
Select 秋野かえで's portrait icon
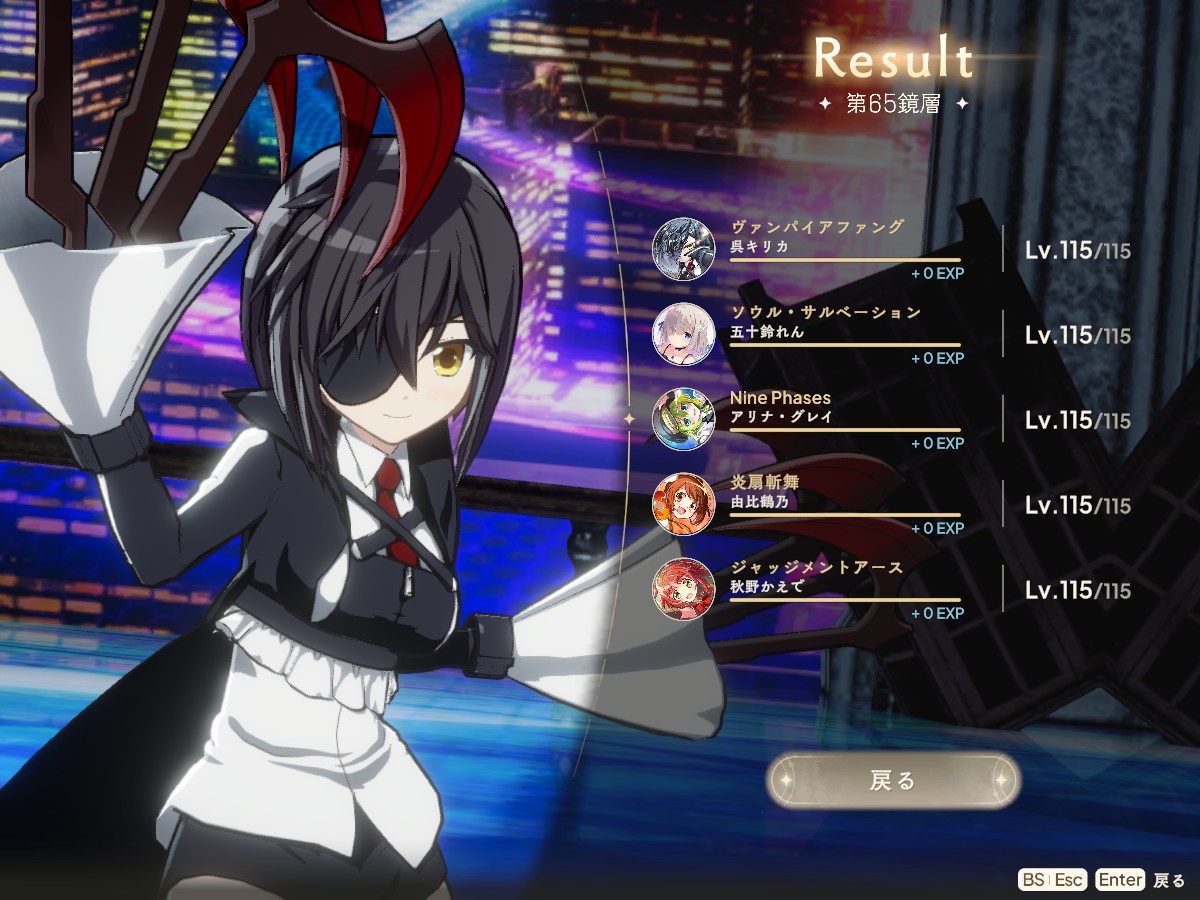684,589
